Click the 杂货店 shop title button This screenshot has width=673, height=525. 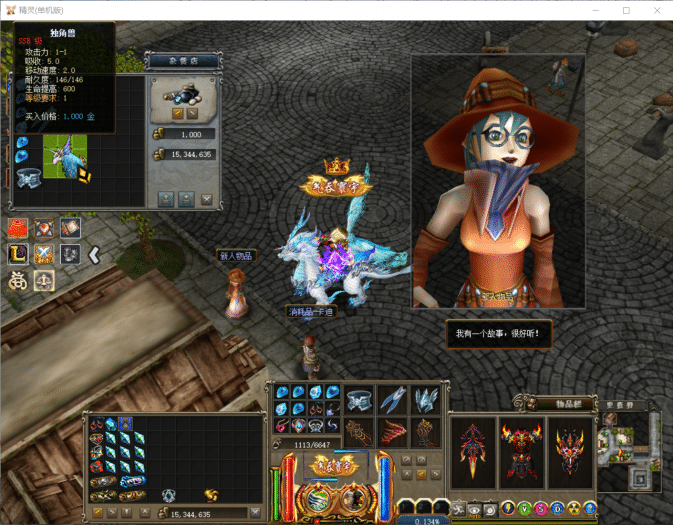tap(181, 61)
